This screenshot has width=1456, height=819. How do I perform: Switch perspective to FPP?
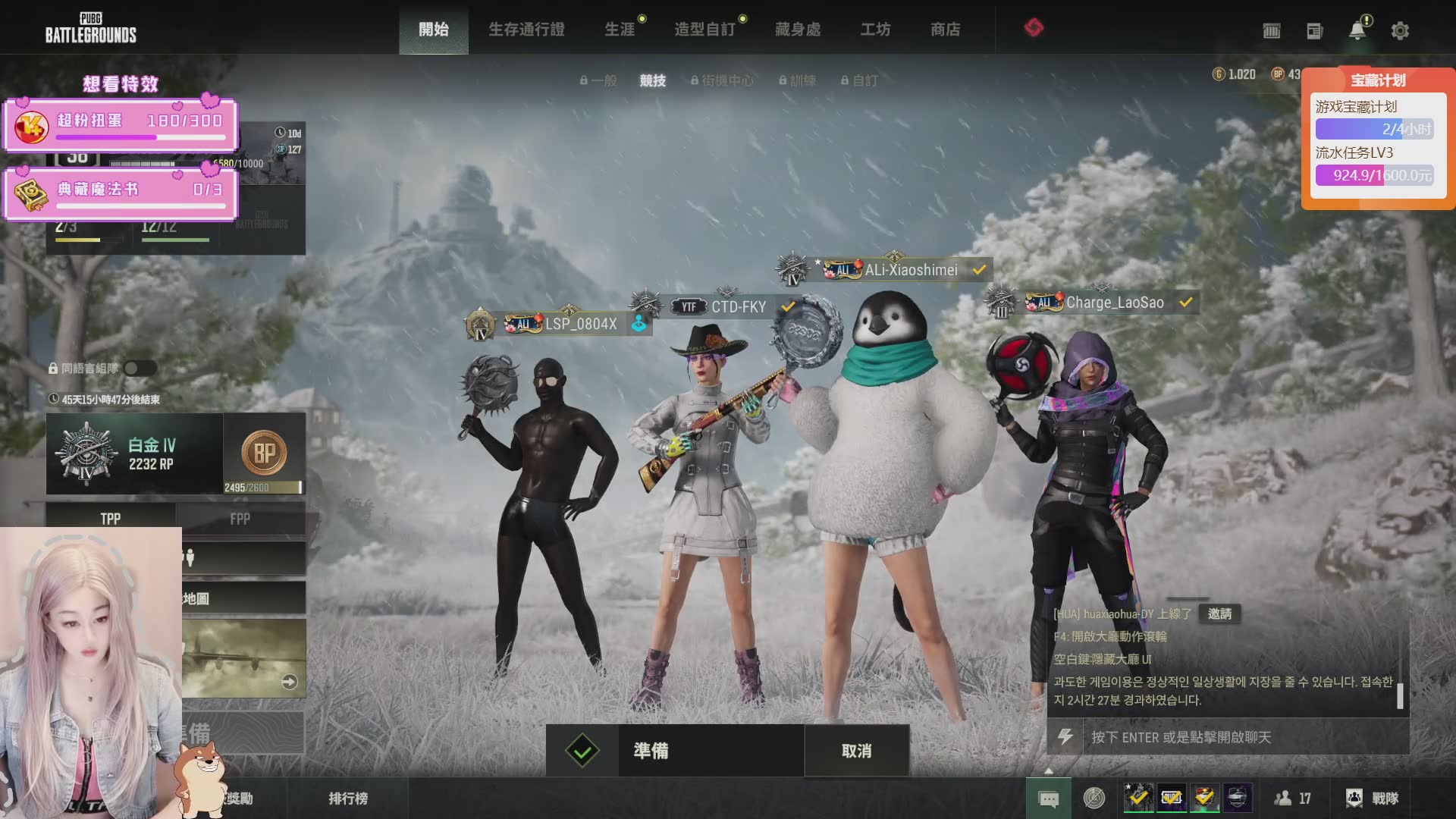coord(240,519)
